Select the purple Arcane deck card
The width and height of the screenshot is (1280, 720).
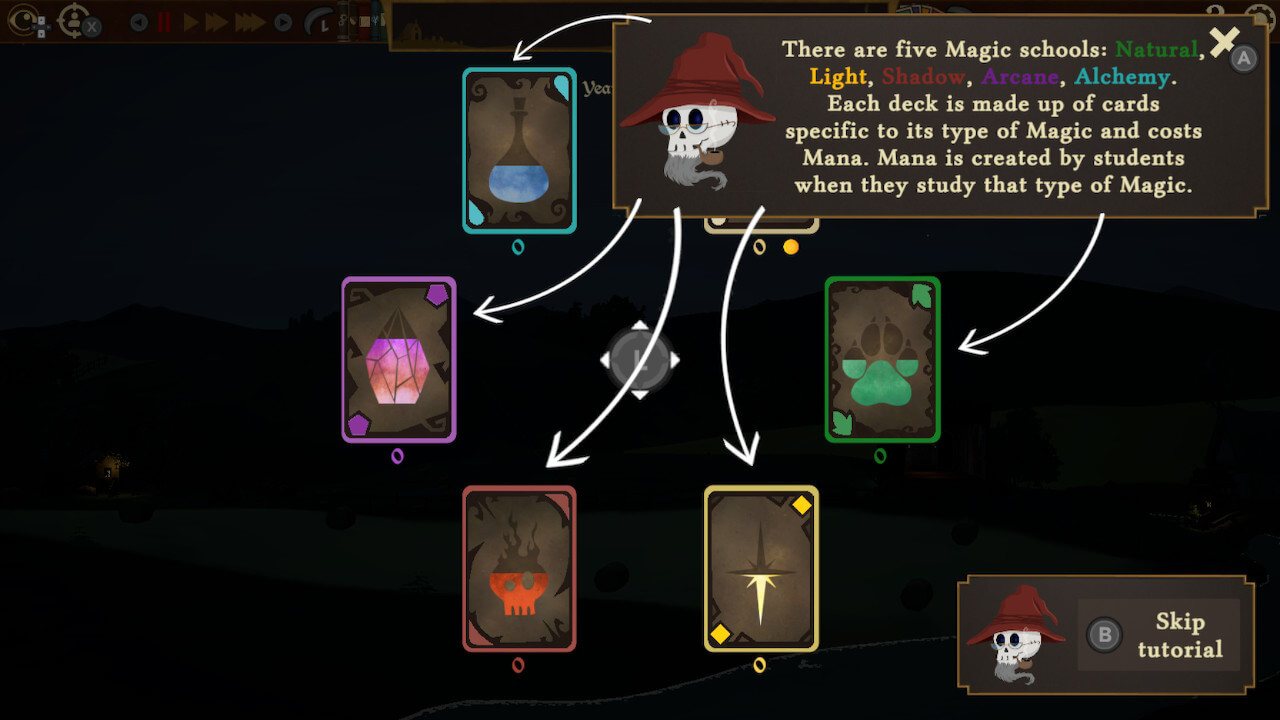tap(399, 360)
